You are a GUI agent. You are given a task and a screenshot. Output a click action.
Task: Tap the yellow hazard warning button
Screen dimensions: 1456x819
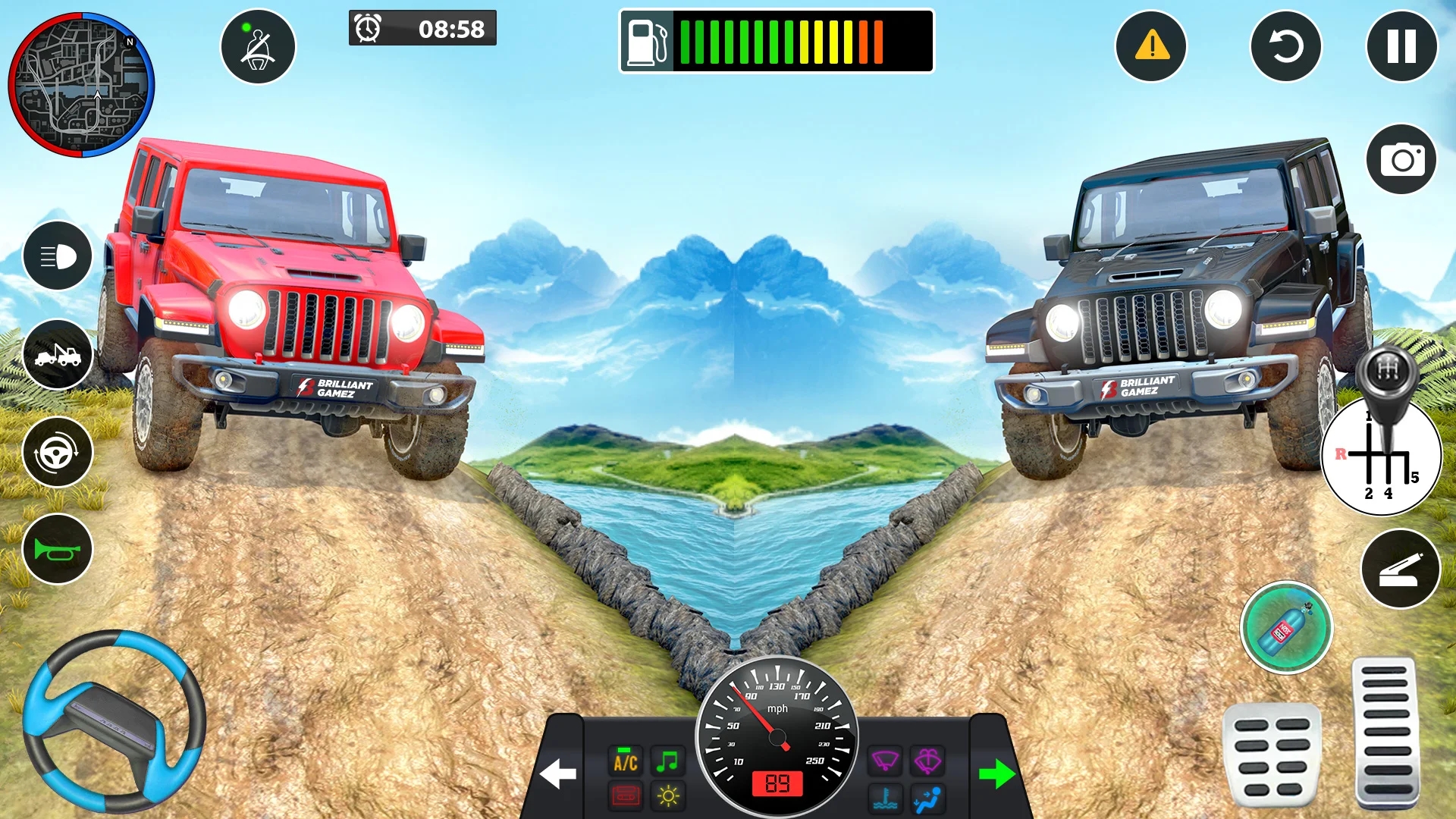(1150, 46)
